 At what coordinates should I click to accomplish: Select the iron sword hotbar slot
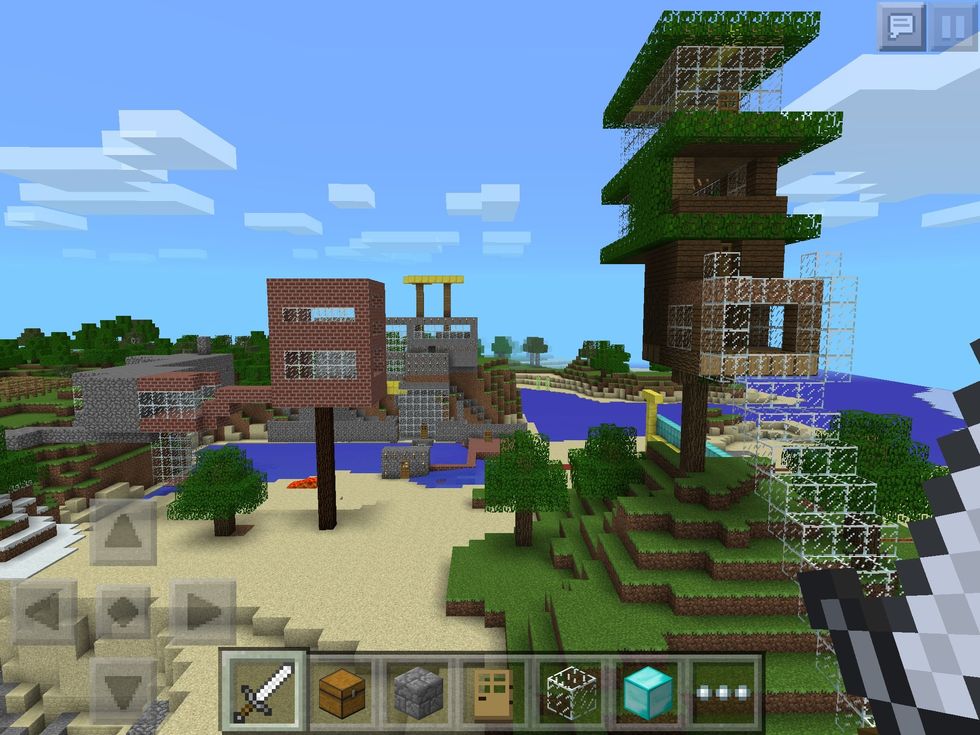tap(264, 691)
